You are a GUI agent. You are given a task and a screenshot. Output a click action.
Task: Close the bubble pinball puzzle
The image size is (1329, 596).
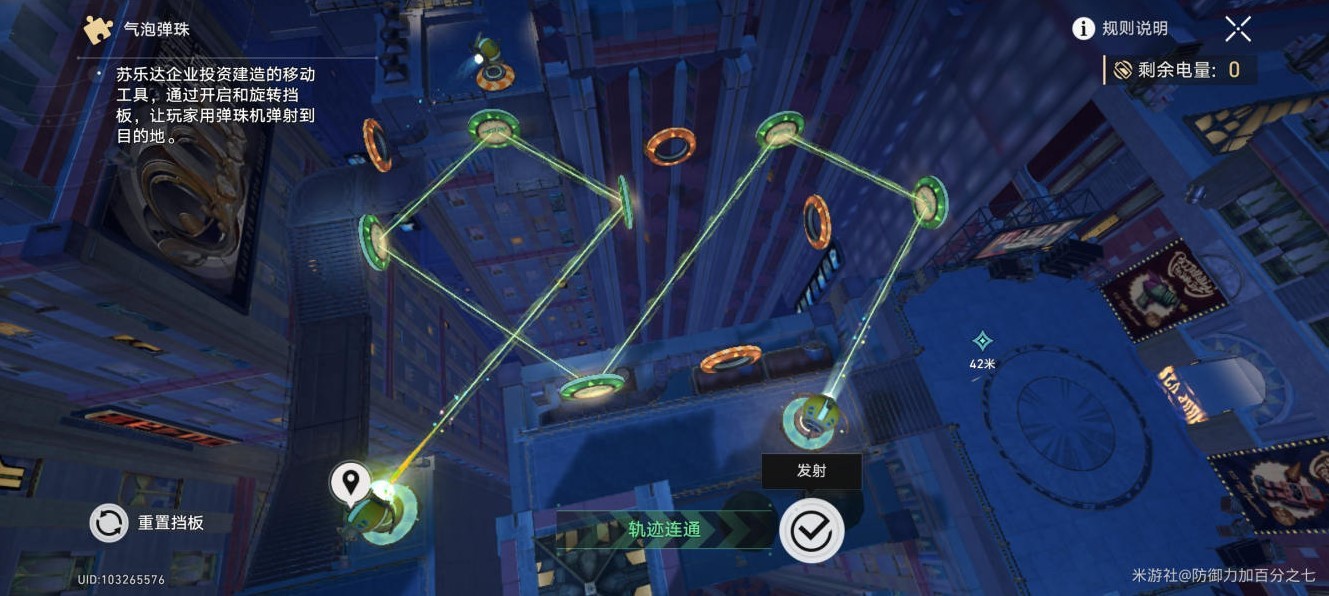click(1238, 29)
